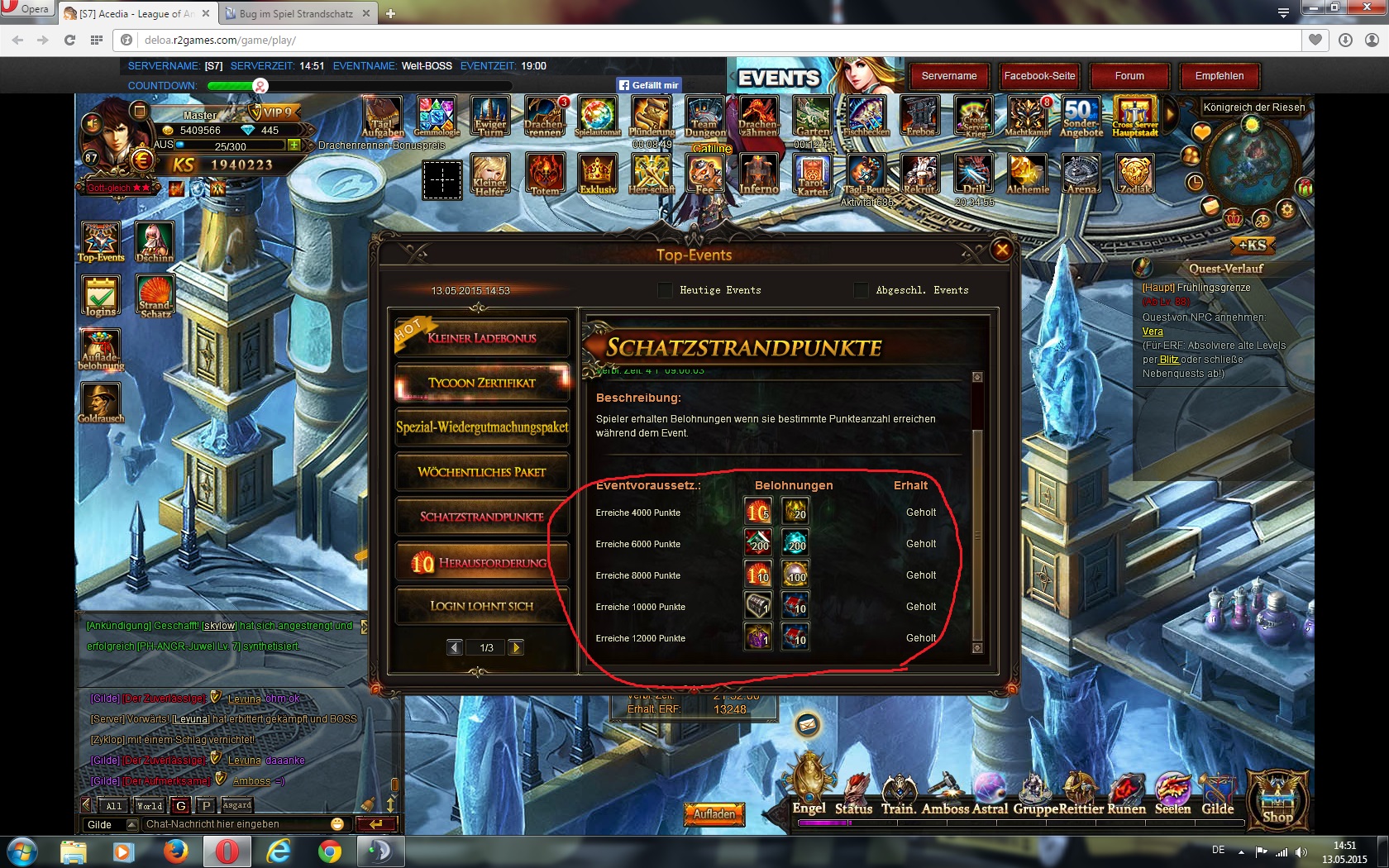Choose the Wöchentliches Paket event
Screen dimensions: 1389x868
tap(482, 472)
